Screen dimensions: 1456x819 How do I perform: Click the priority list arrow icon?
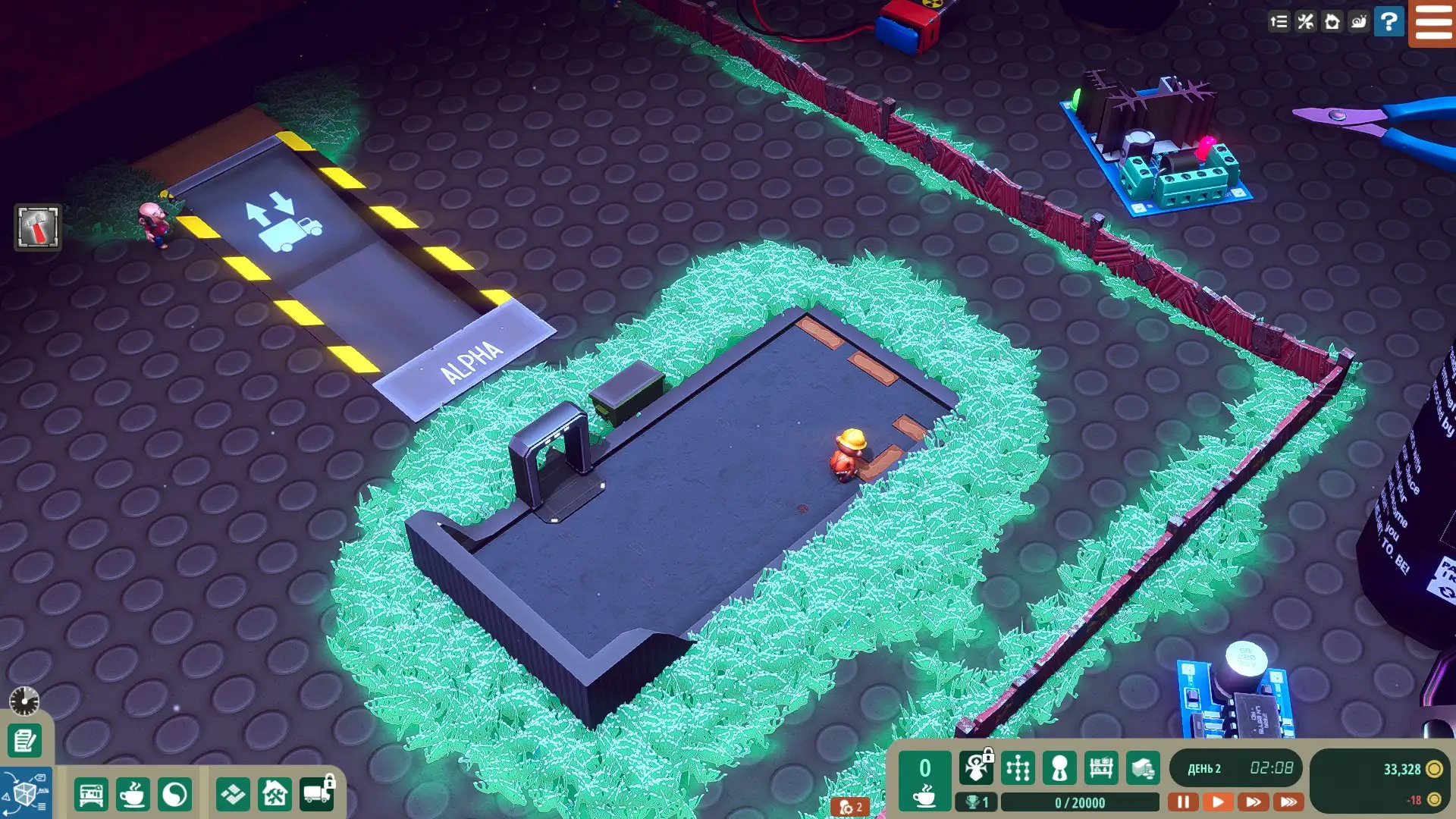(x=1279, y=22)
